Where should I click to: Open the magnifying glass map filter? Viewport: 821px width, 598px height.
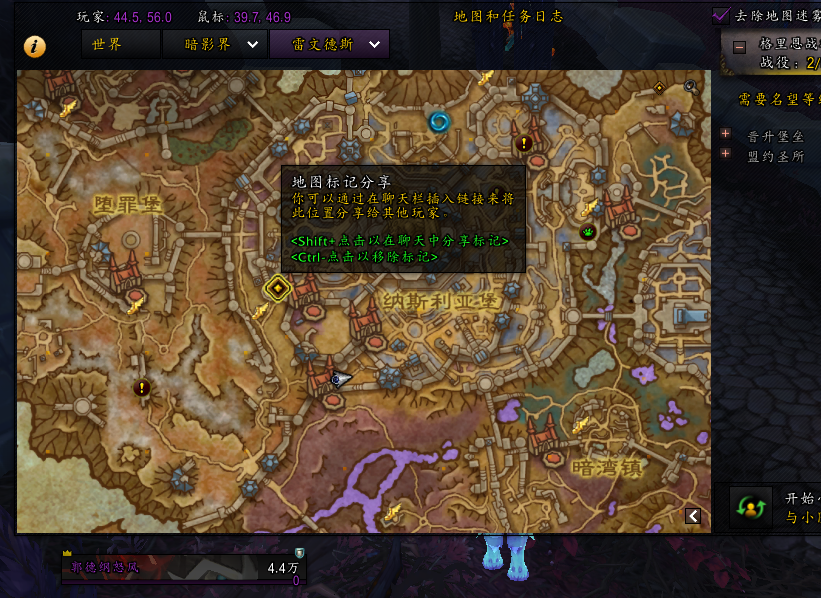[x=690, y=87]
